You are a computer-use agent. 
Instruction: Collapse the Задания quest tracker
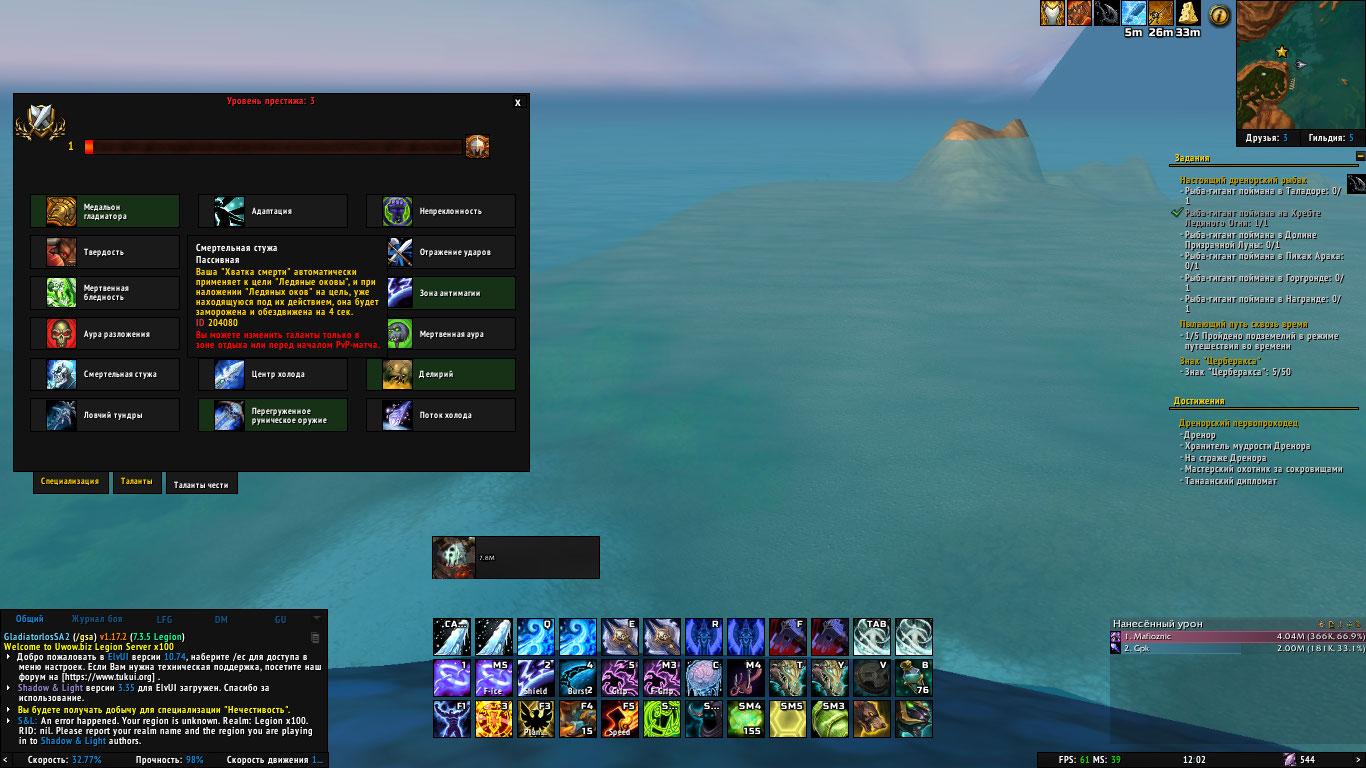coord(1360,157)
